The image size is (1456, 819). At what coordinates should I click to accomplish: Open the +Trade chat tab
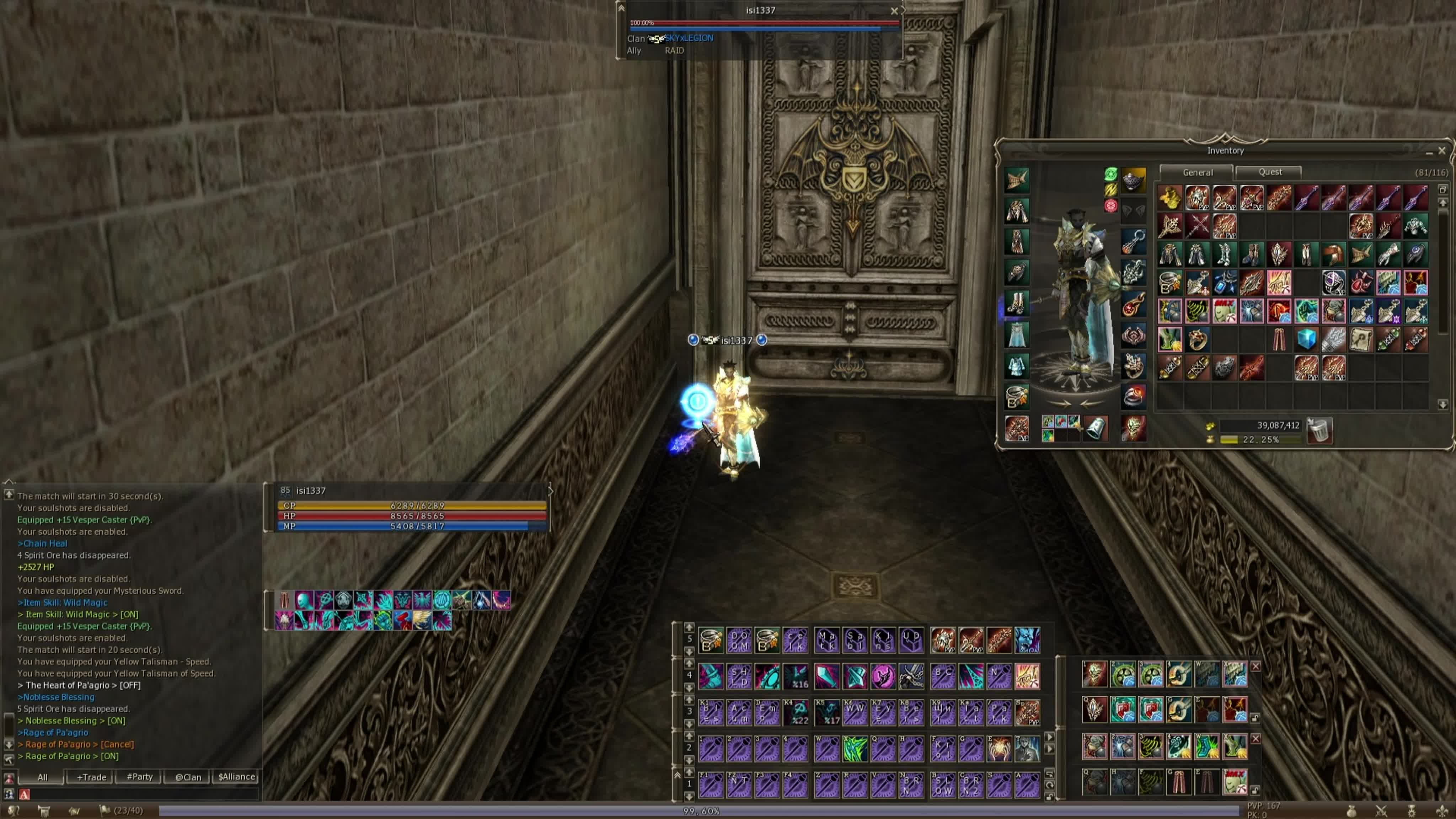click(x=91, y=777)
